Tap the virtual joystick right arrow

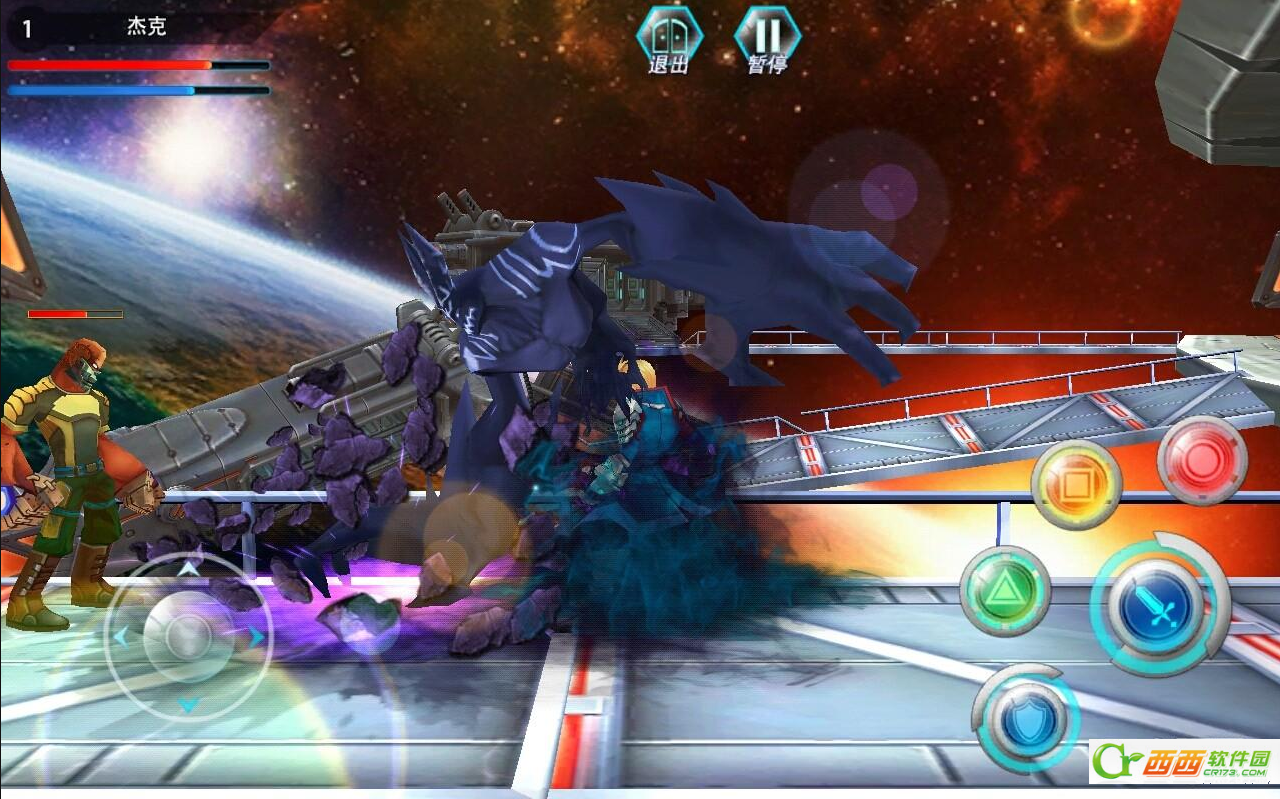[256, 636]
